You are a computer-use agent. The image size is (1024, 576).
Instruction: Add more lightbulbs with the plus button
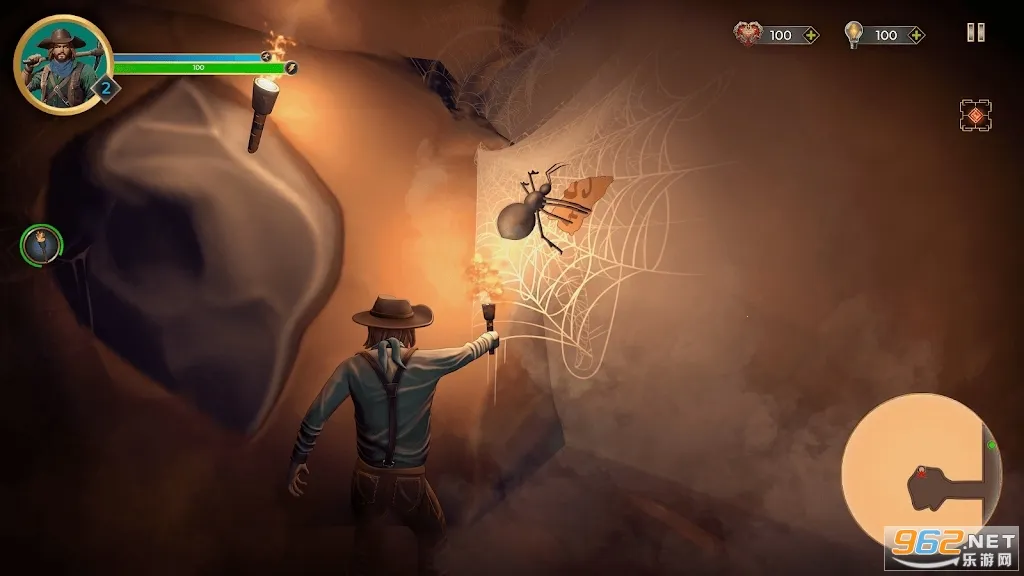pyautogui.click(x=914, y=35)
